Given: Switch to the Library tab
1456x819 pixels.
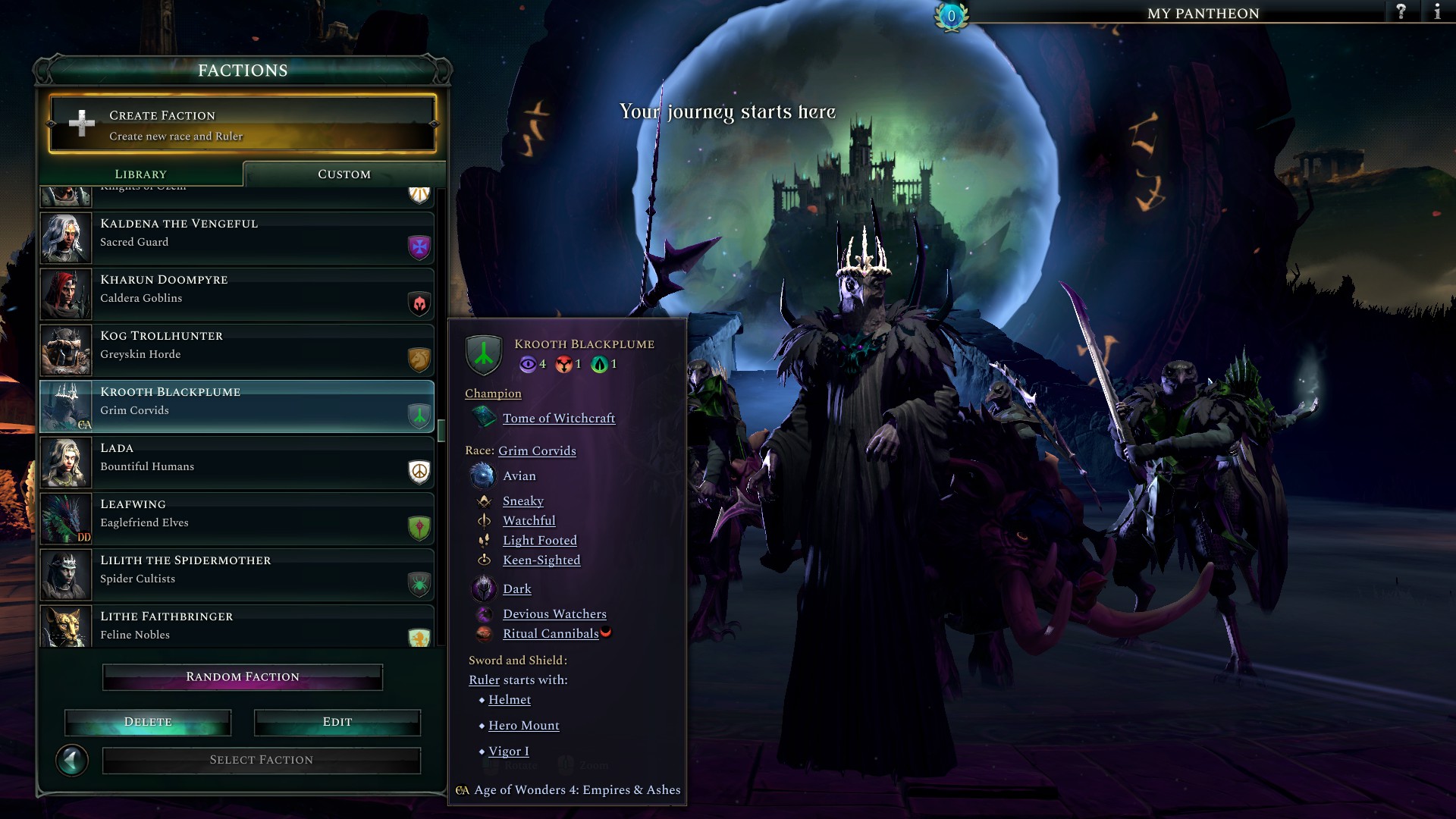Looking at the screenshot, I should [141, 174].
